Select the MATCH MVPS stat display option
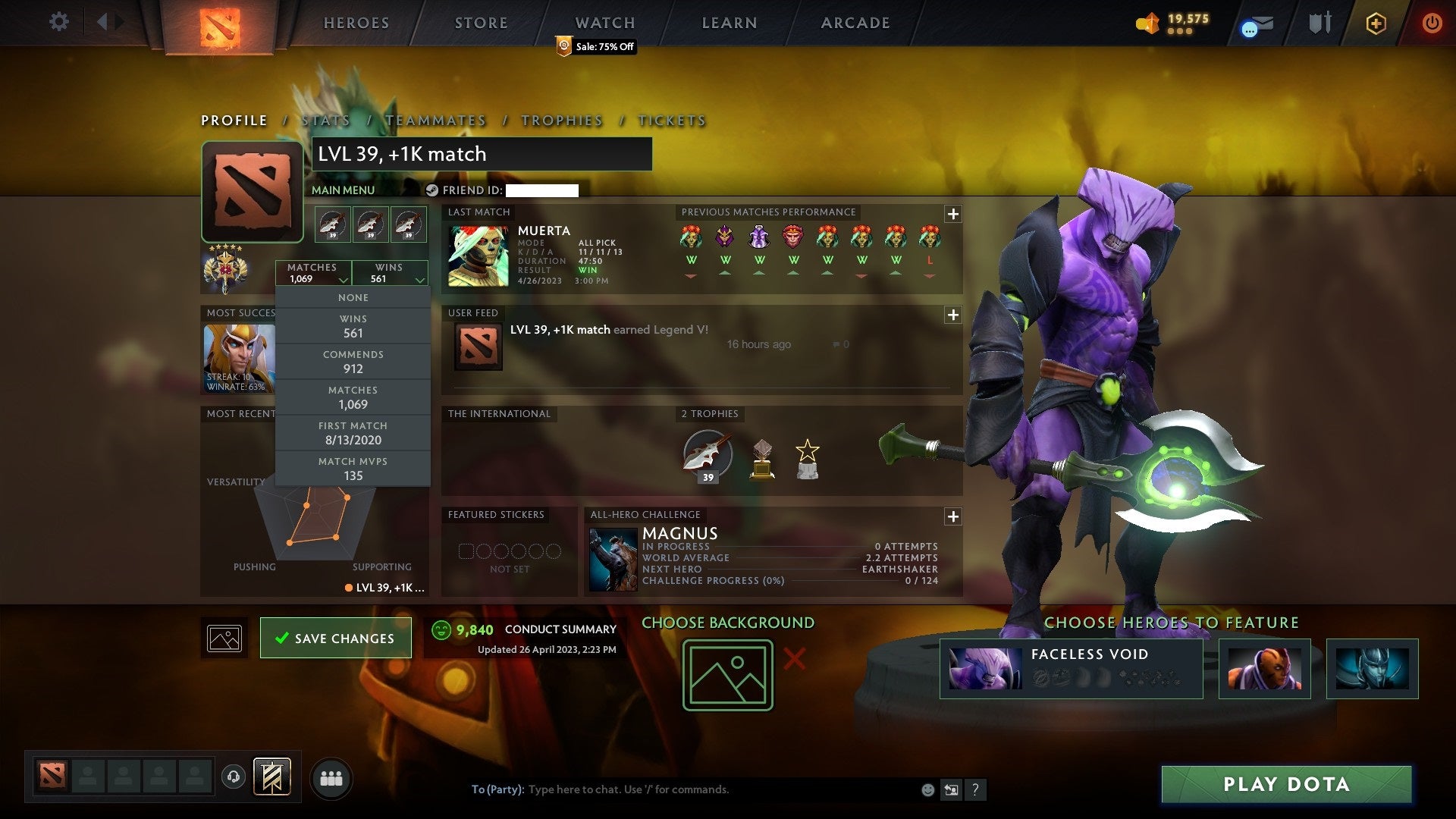Screen dimensions: 1456x819 (x=353, y=469)
